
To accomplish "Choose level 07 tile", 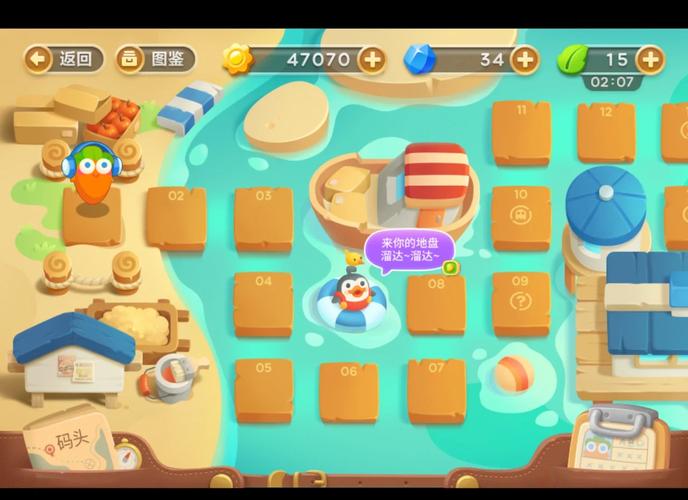I will (x=436, y=390).
